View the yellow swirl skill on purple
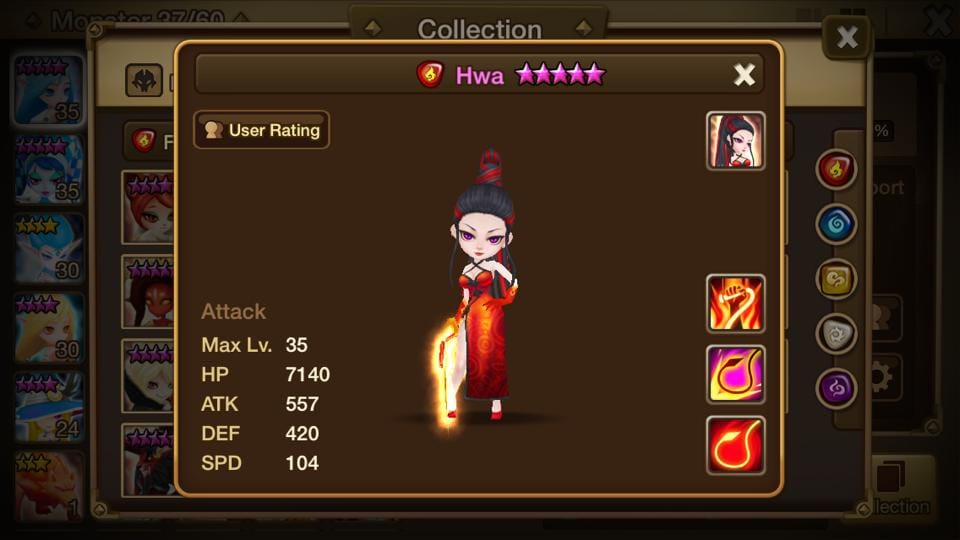 coord(736,374)
